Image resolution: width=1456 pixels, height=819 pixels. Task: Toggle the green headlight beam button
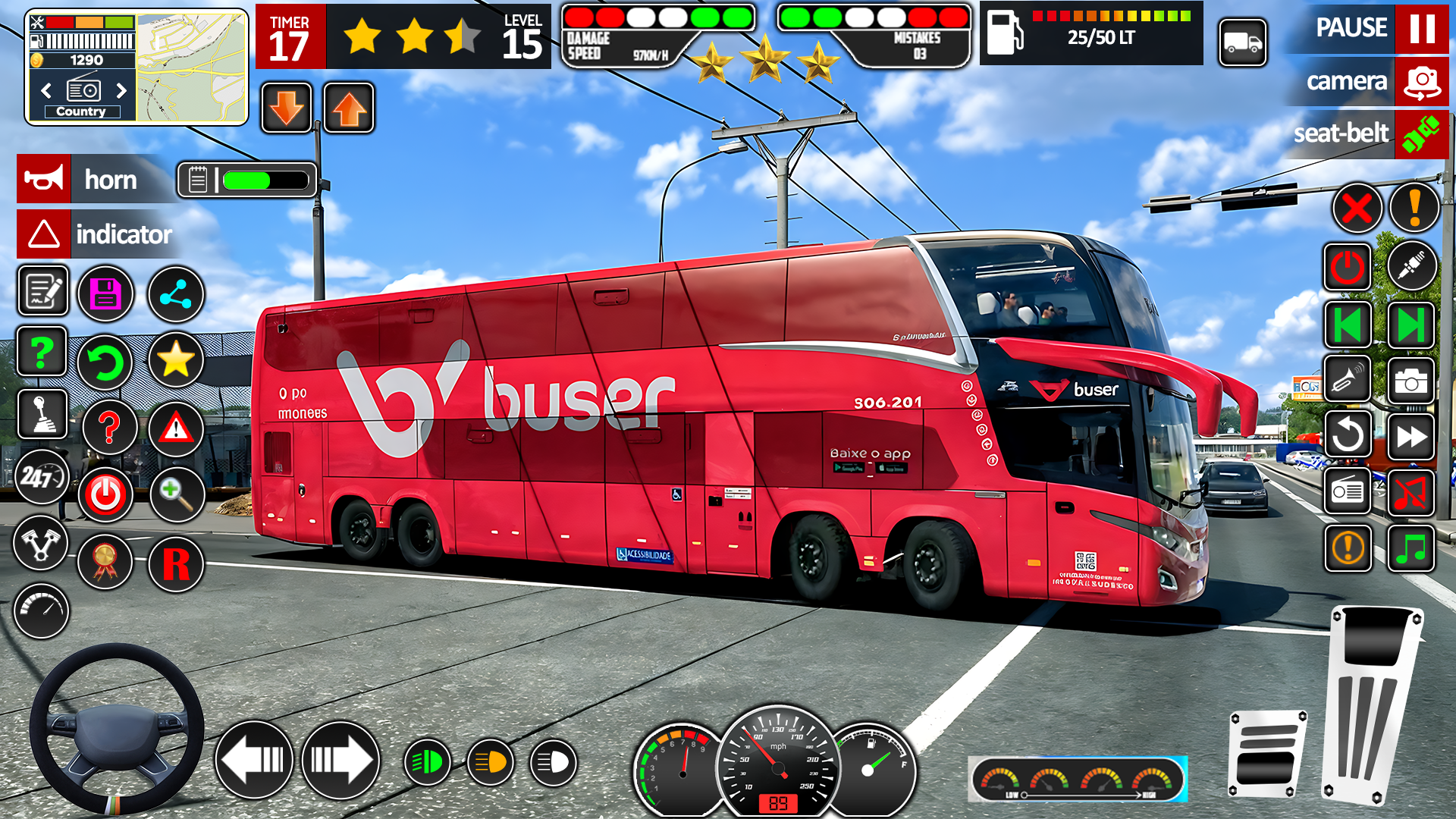(x=427, y=762)
